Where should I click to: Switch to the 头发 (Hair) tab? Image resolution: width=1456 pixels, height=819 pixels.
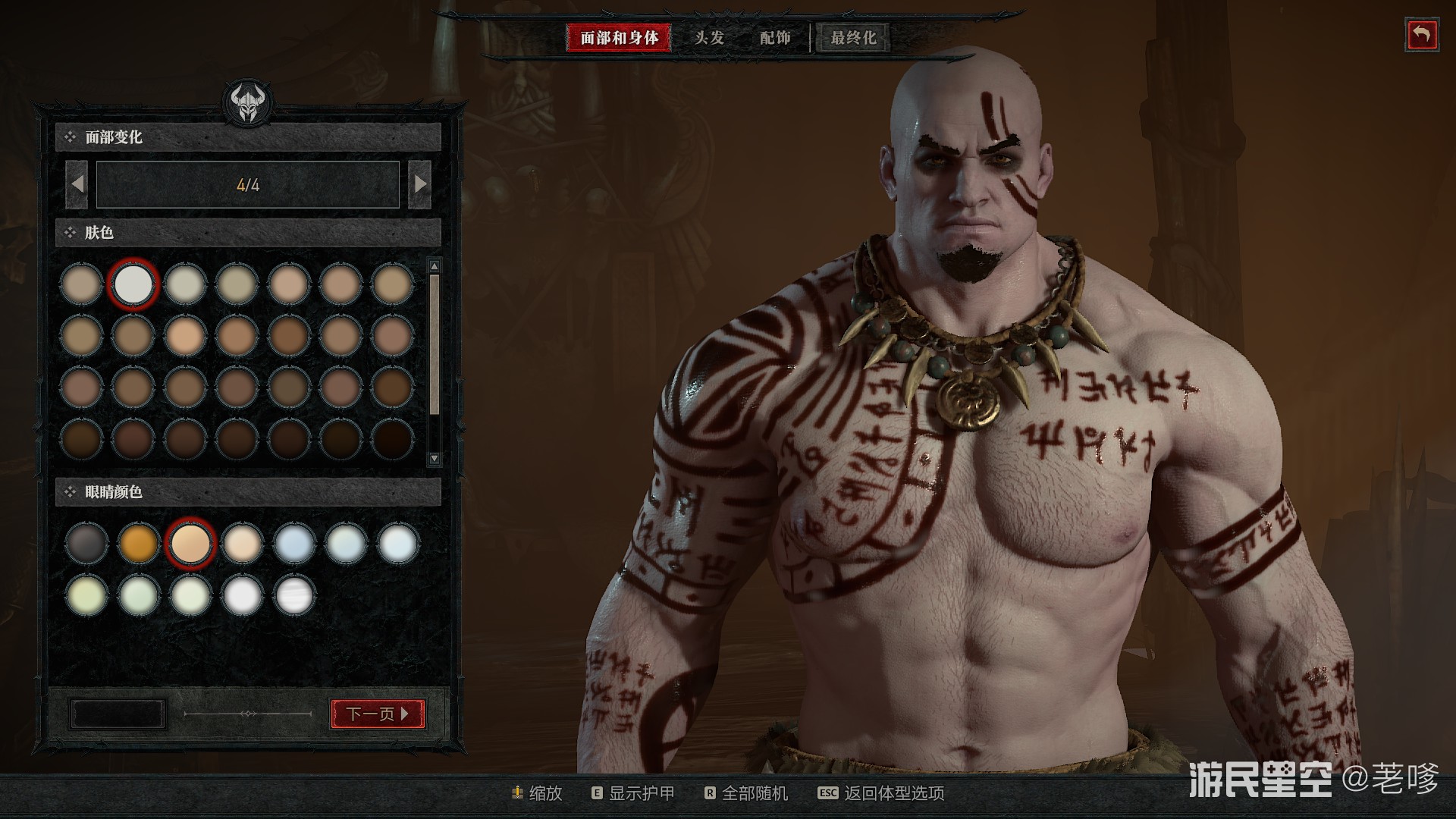(x=709, y=37)
